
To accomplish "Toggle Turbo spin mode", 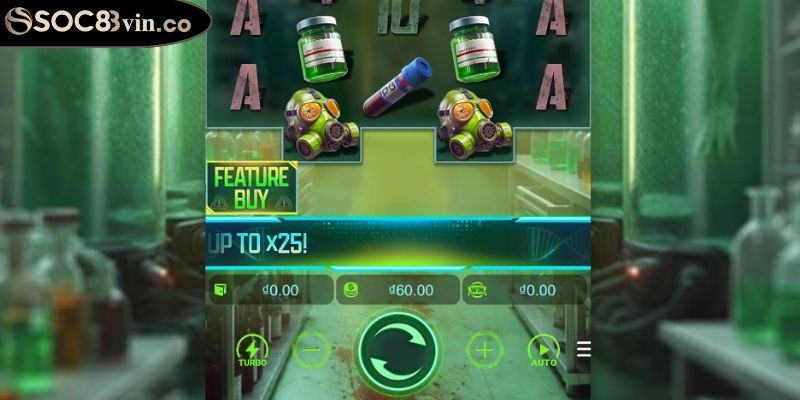I will 252,350.
